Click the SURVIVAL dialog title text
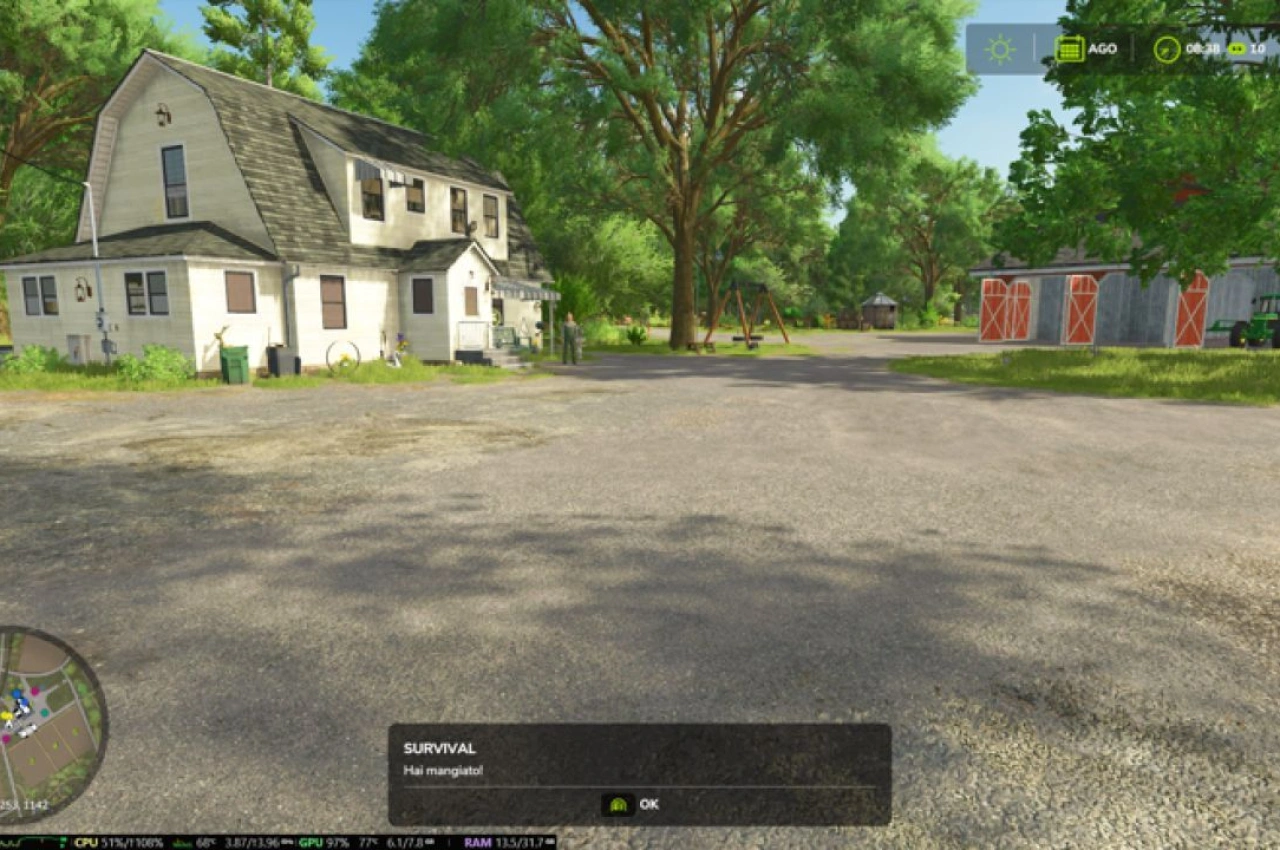Screen dimensions: 1280x850 coord(438,746)
